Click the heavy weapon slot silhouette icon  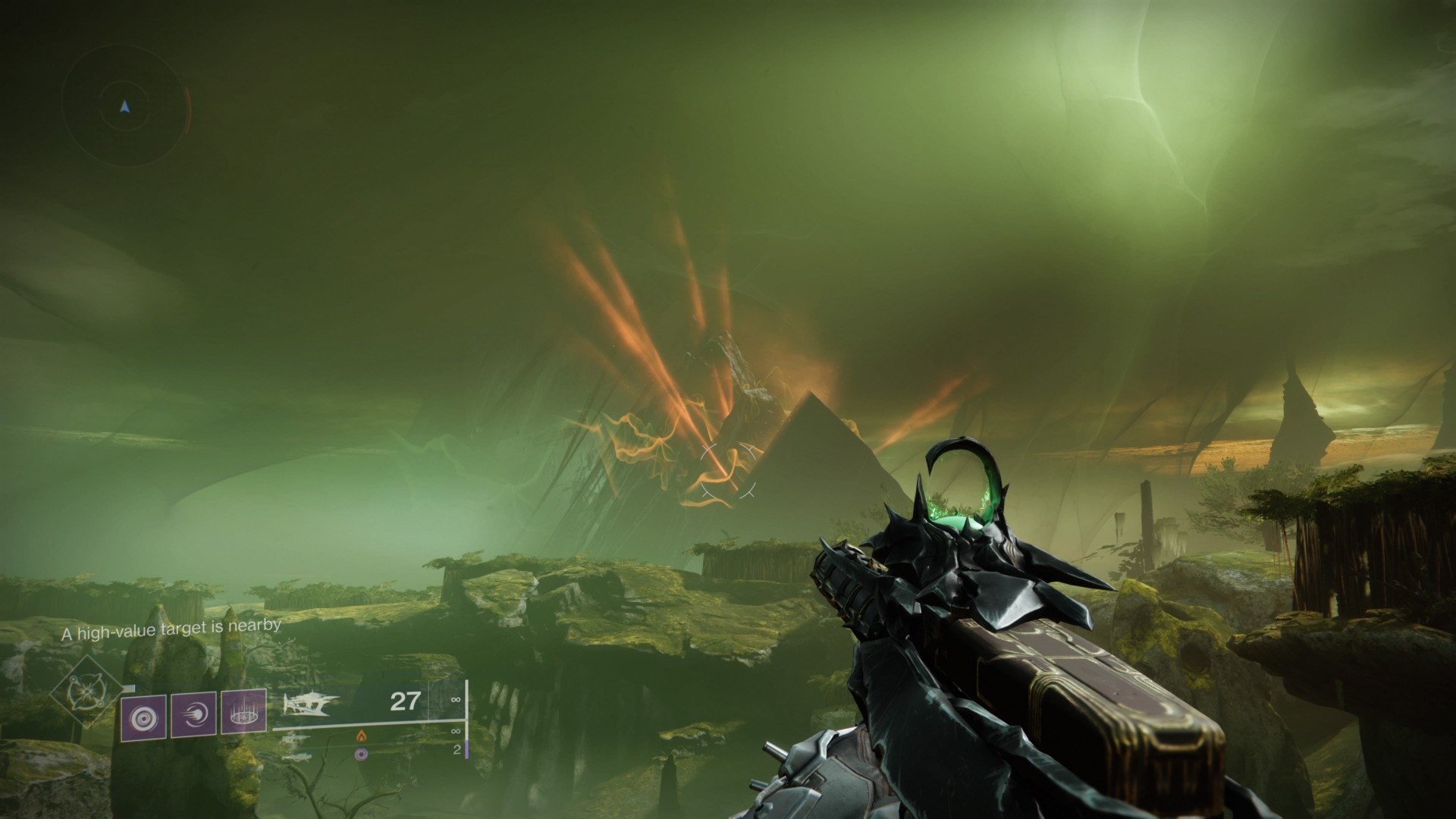[296, 758]
